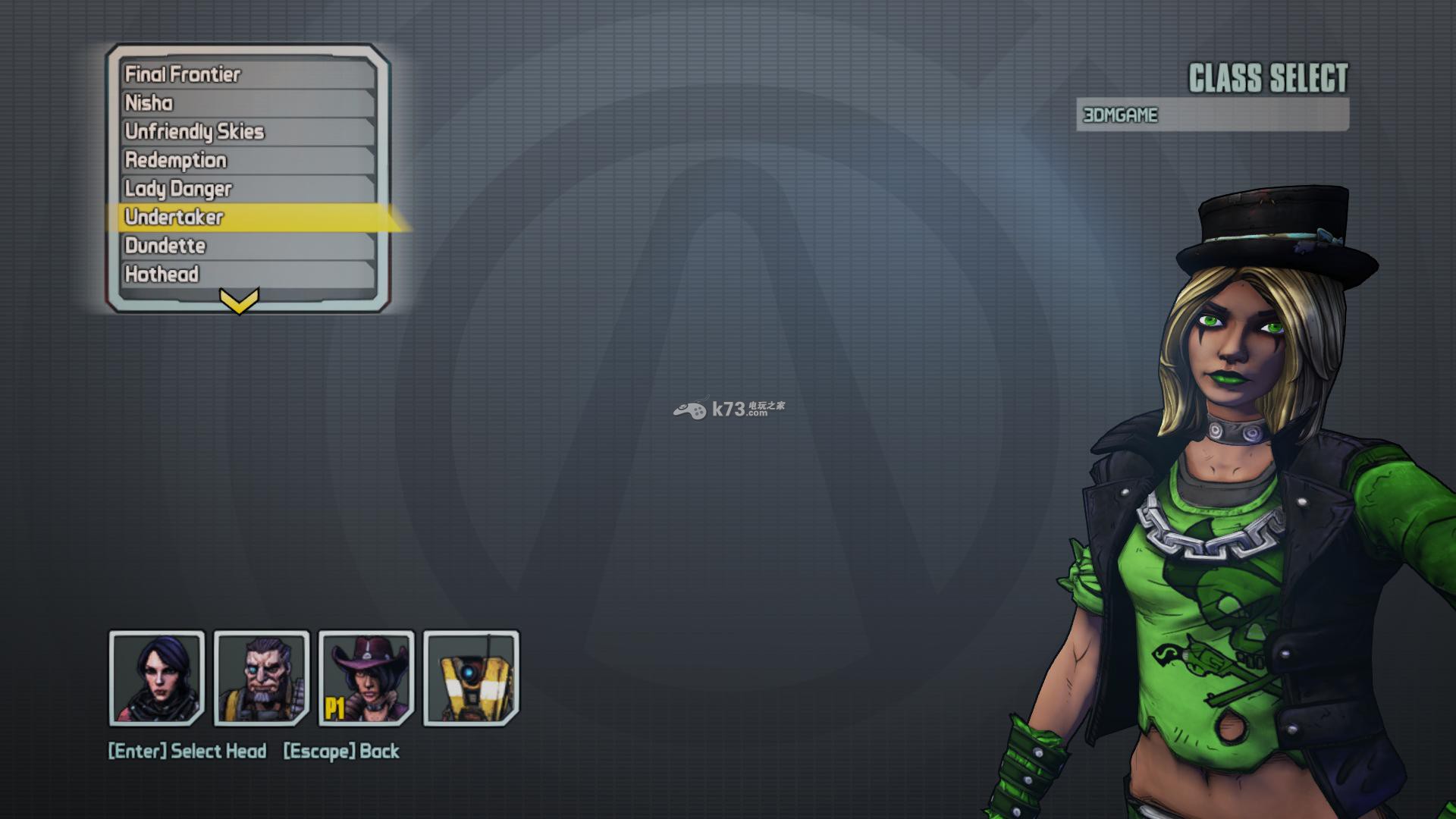Pick the yellow Claptrap robot portrait
This screenshot has width=1456, height=819.
click(471, 678)
